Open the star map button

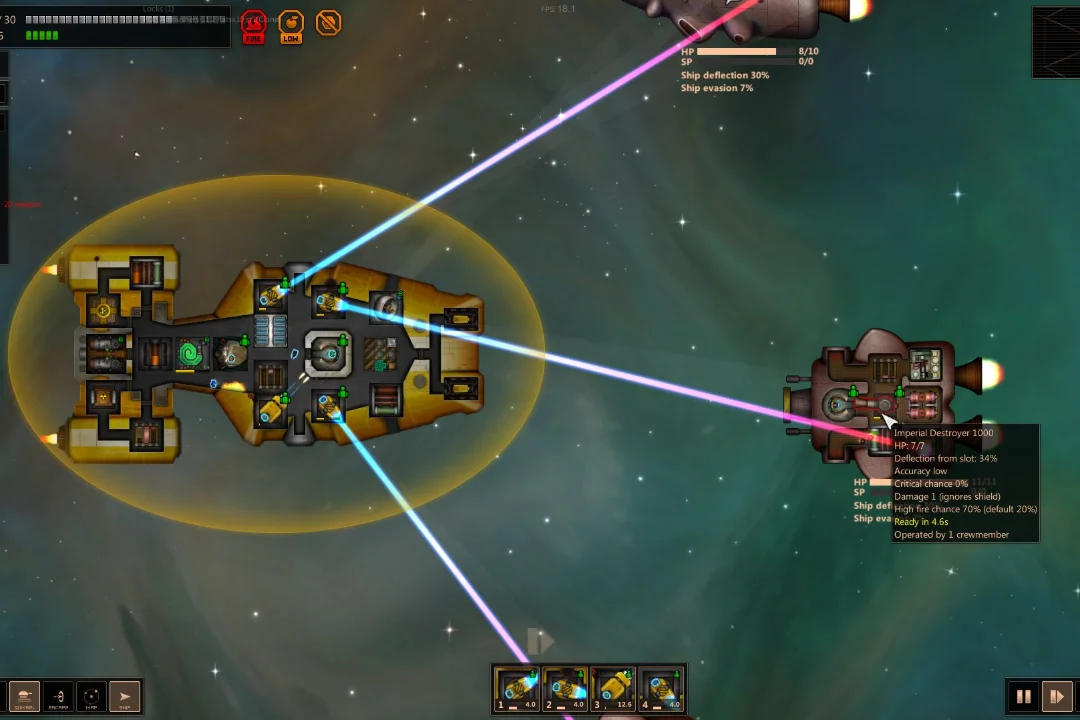tap(91, 696)
